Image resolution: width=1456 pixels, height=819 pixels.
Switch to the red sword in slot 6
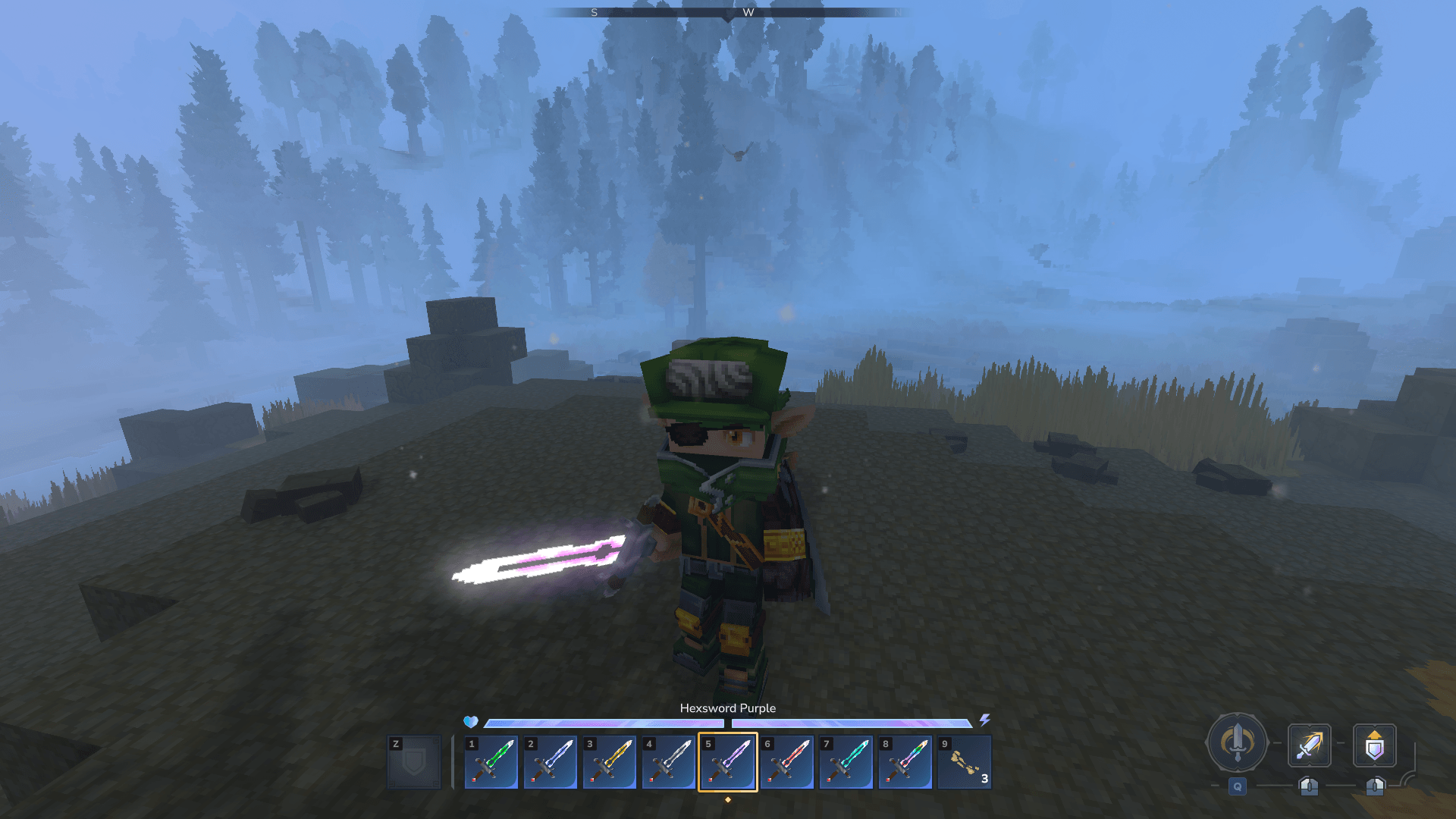[786, 762]
